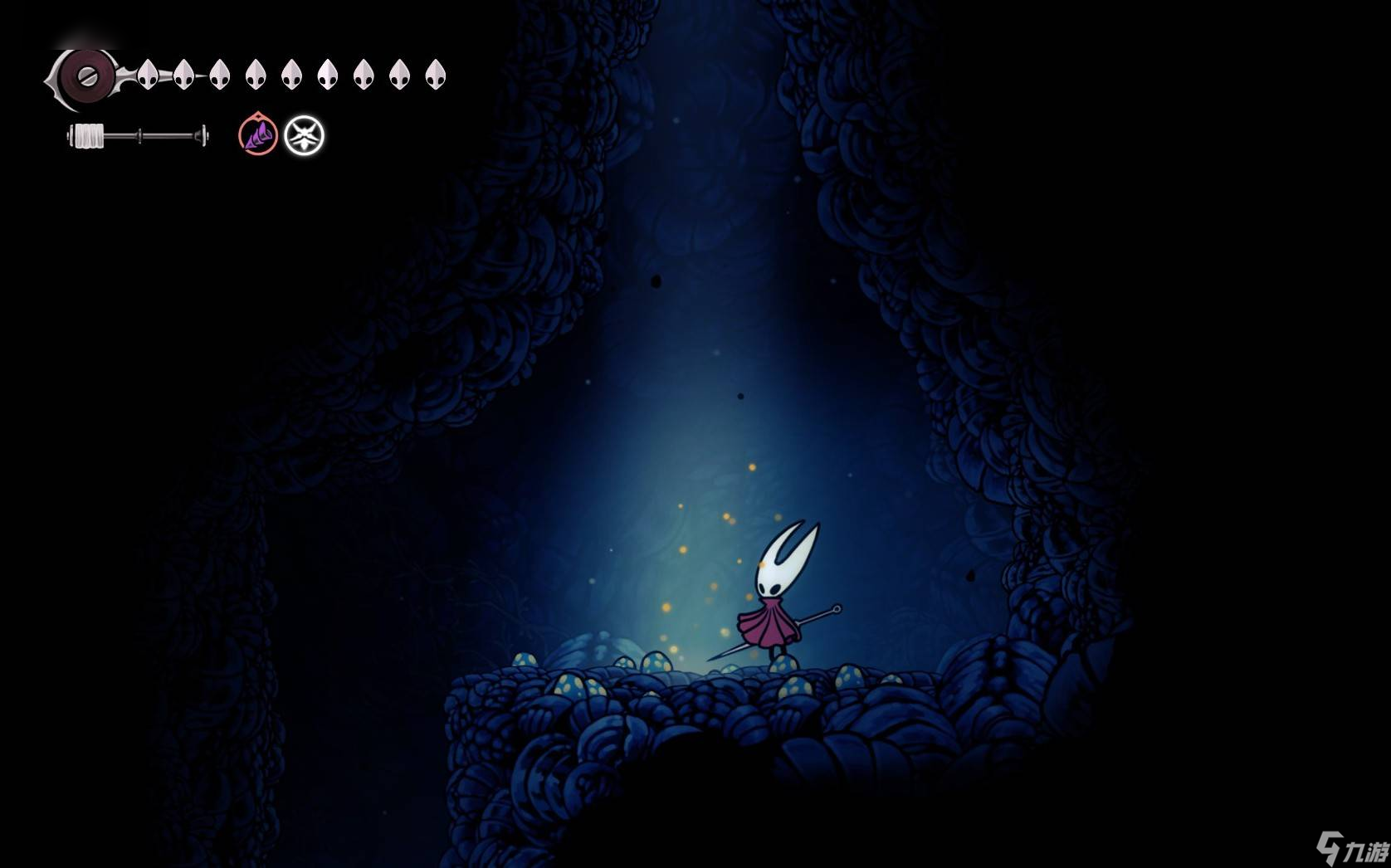1391x868 pixels.
Task: Select the purple spiked tool icon
Action: pos(258,135)
